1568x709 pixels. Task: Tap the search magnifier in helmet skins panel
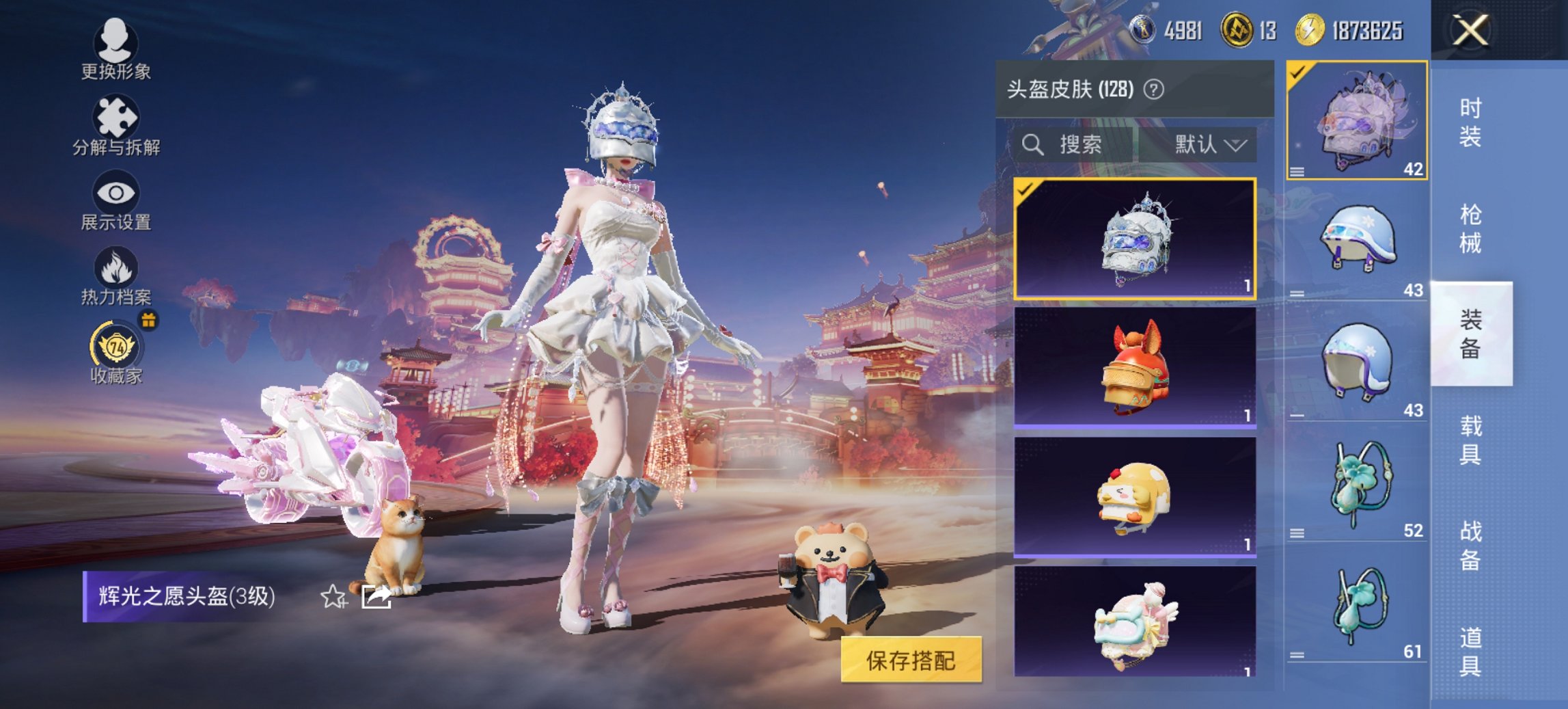coord(1031,145)
